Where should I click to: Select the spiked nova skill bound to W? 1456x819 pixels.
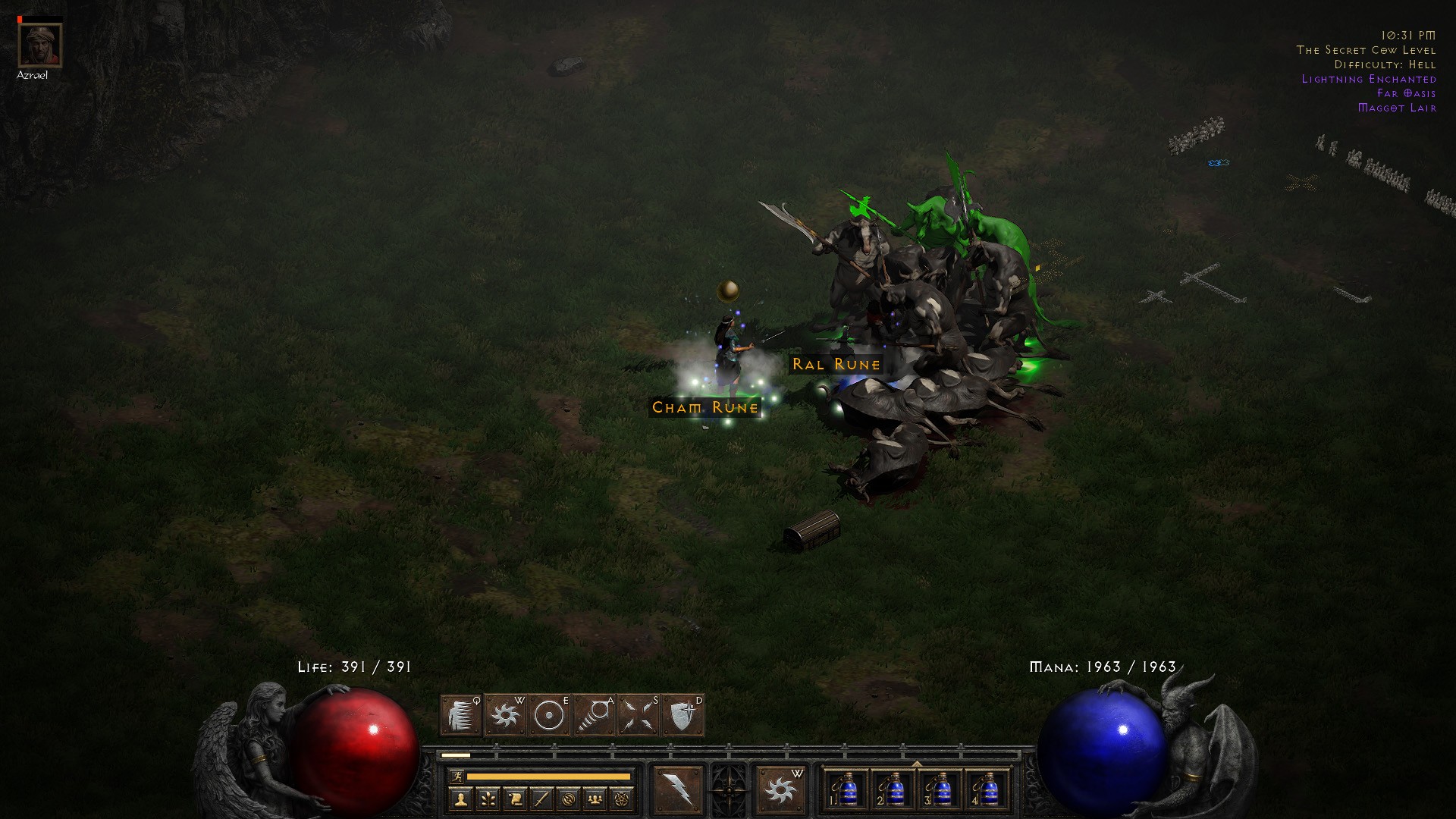505,715
